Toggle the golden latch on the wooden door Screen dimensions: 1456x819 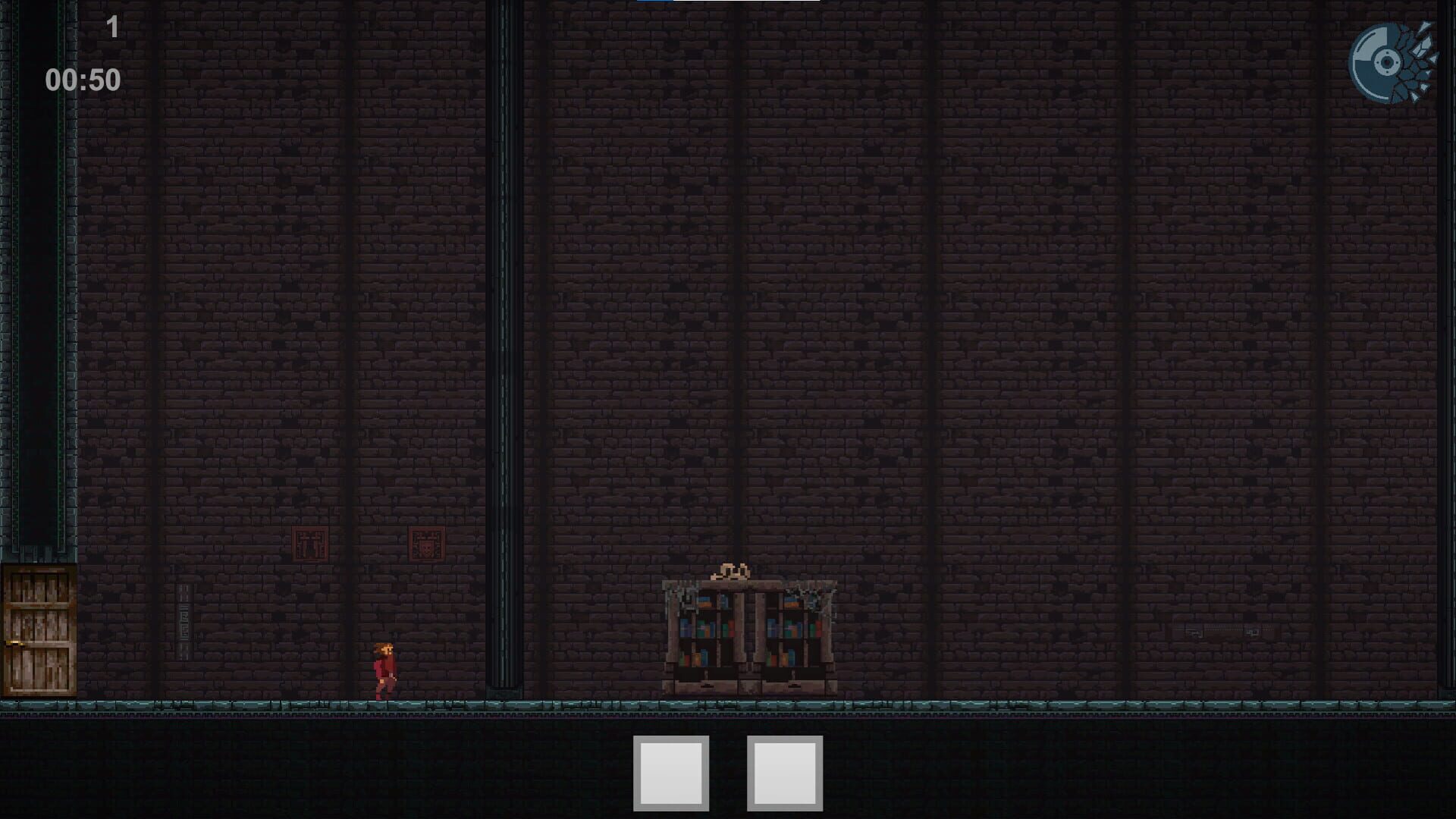tap(17, 643)
